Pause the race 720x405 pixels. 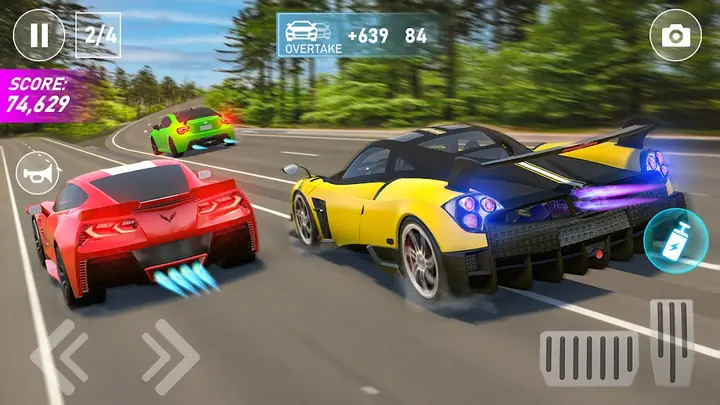click(x=38, y=35)
